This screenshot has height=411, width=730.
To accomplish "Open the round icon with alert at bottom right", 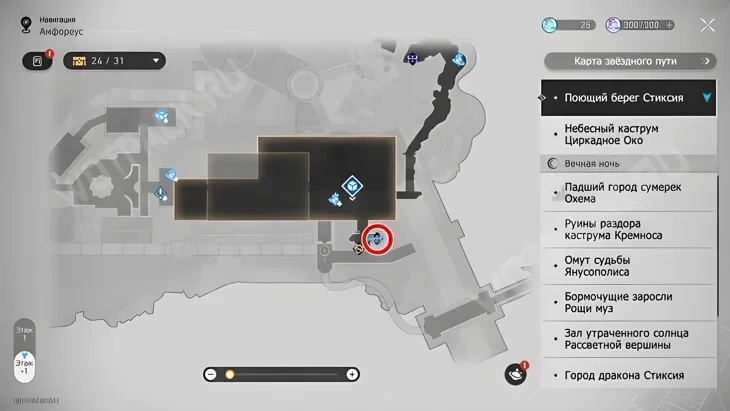I will pyautogui.click(x=516, y=374).
